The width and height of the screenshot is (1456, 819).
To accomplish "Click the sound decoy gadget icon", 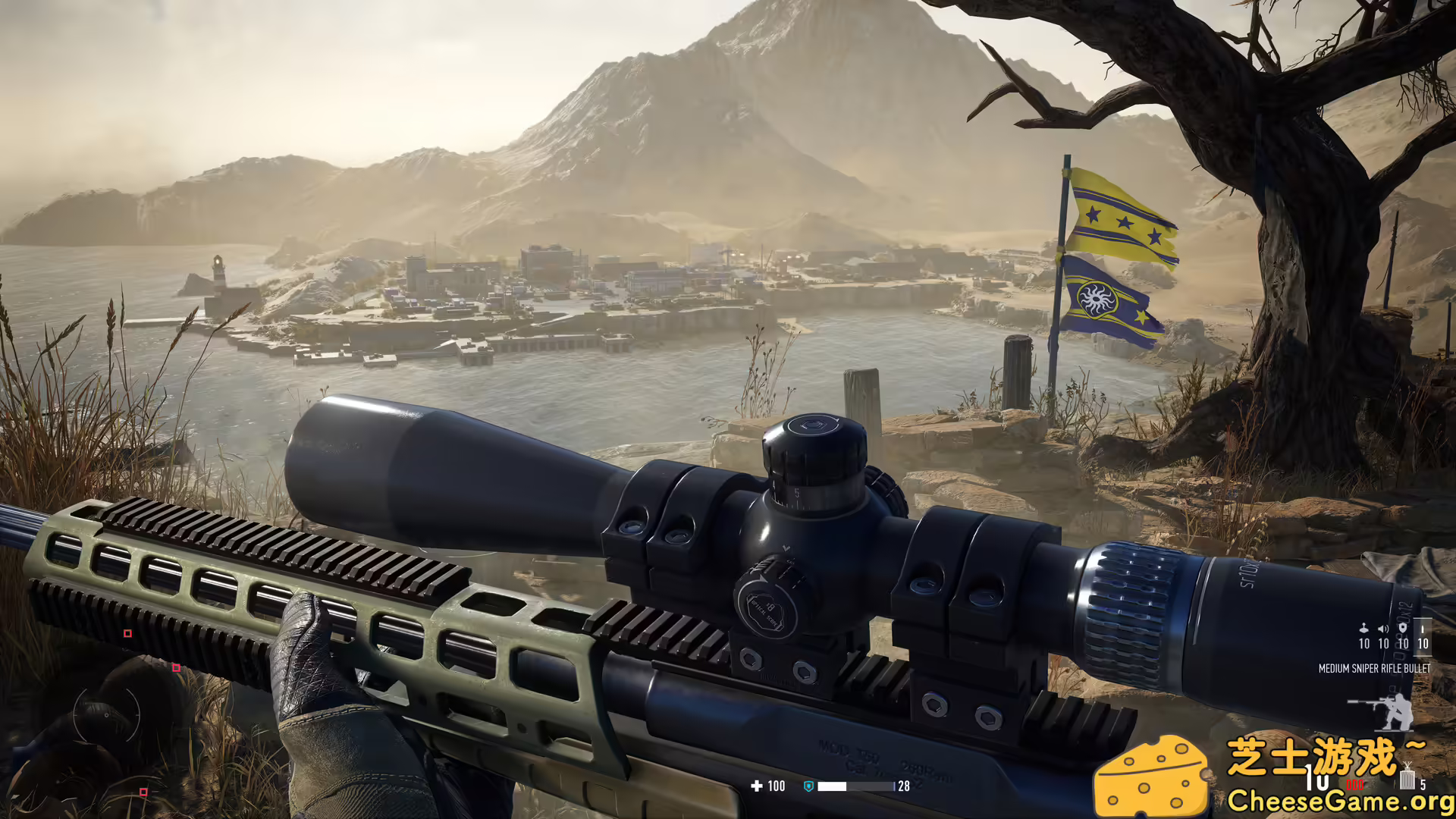I will point(1383,628).
